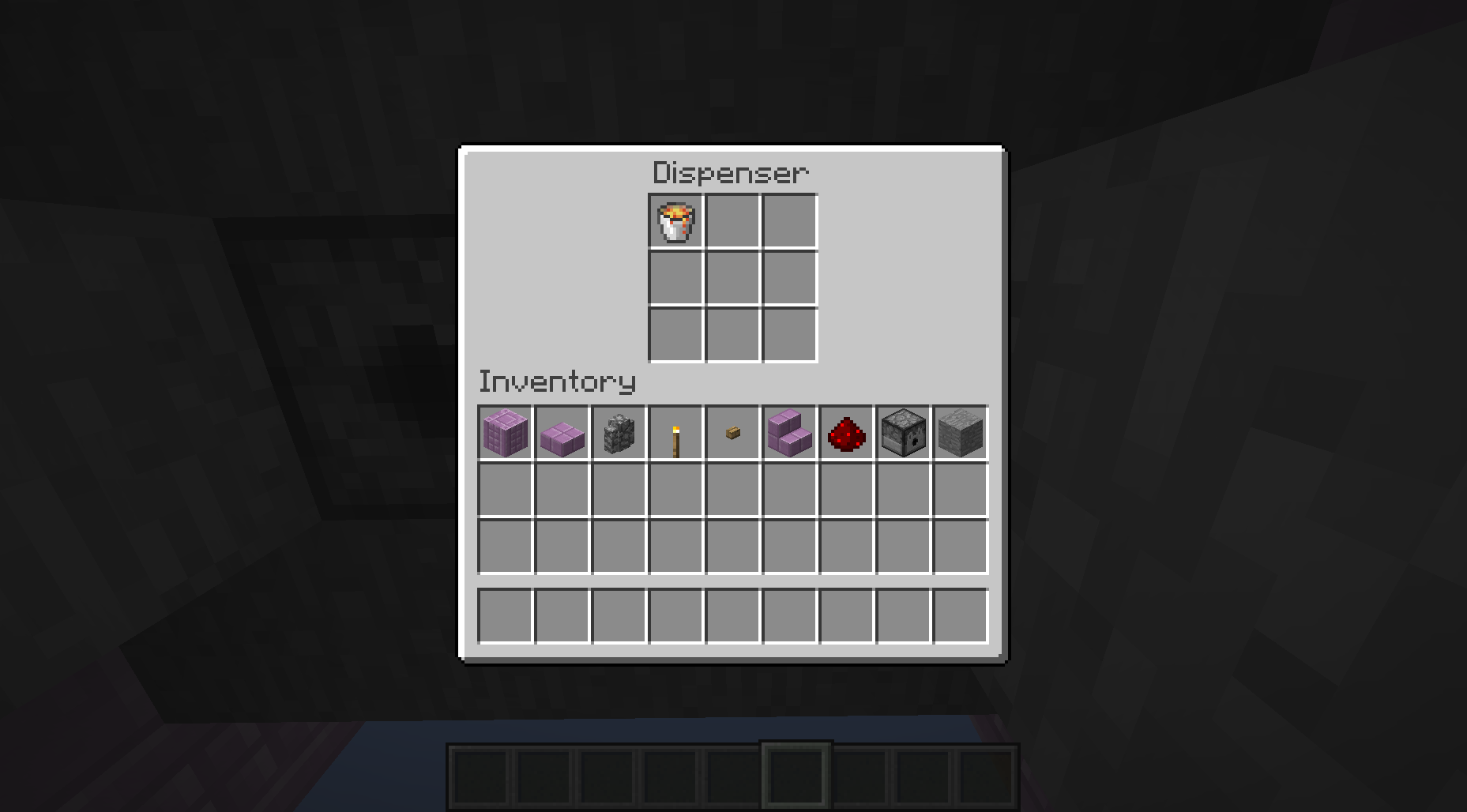Grab the purpur stairs
Viewport: 1467px width, 812px height.
pos(789,433)
